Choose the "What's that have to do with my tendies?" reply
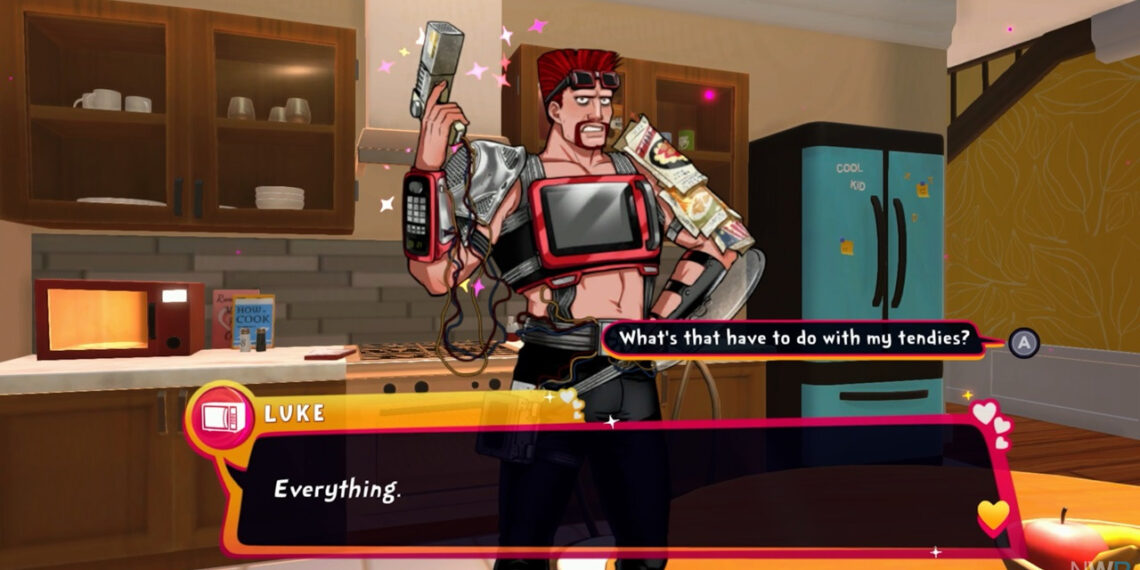This screenshot has width=1140, height=570. coord(794,338)
